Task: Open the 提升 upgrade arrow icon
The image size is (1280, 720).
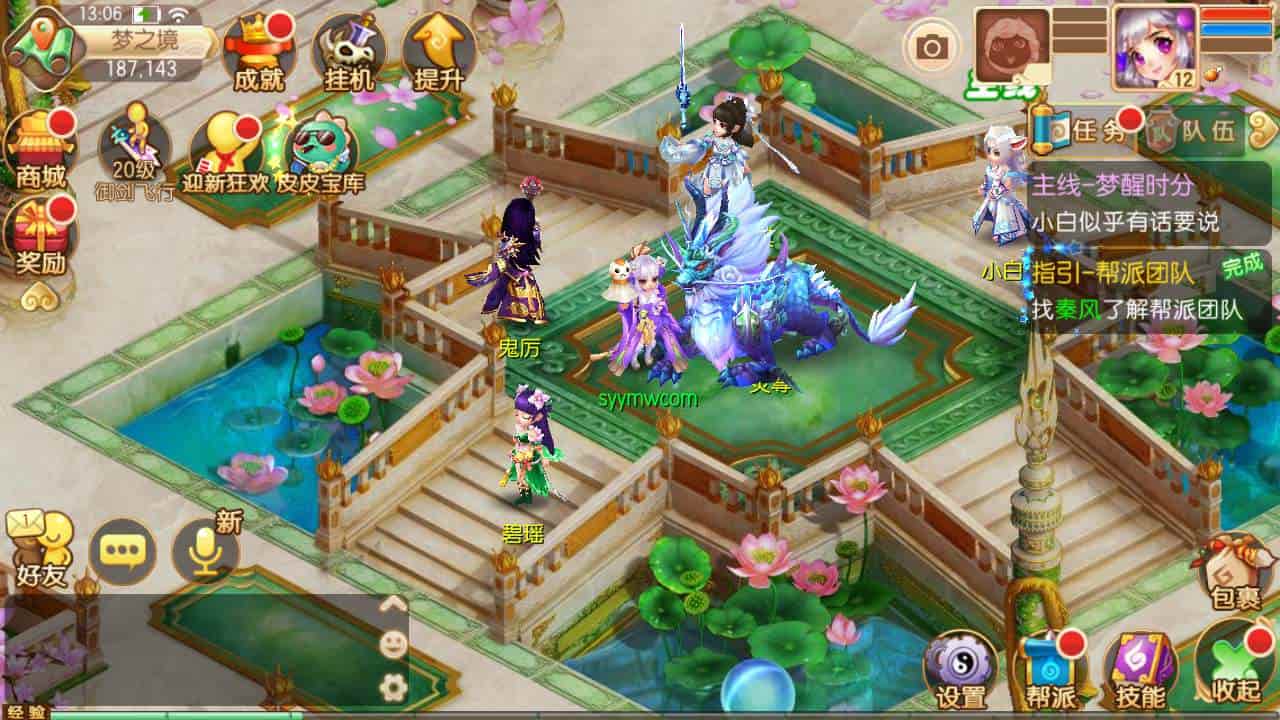Action: coord(438,52)
